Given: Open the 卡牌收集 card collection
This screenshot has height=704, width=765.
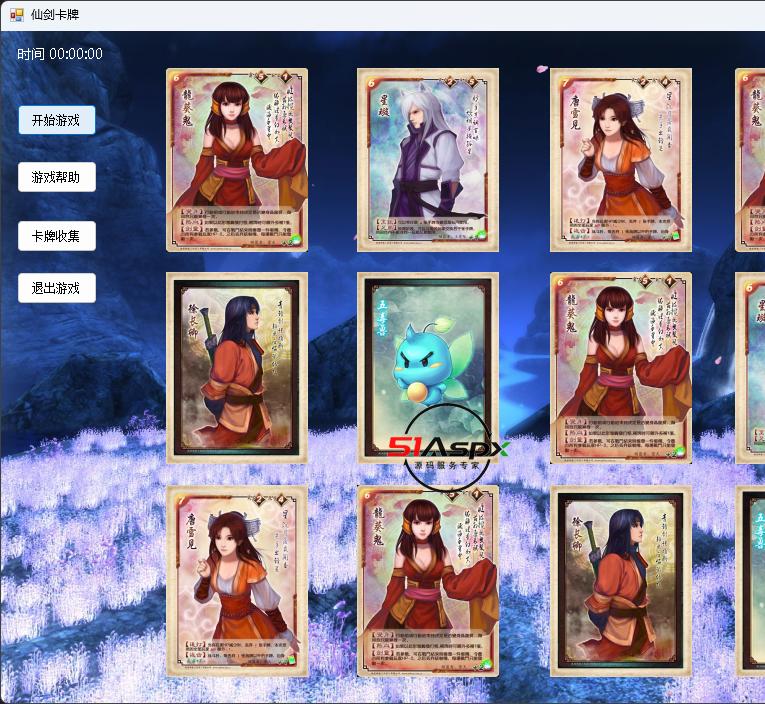Looking at the screenshot, I should [56, 236].
